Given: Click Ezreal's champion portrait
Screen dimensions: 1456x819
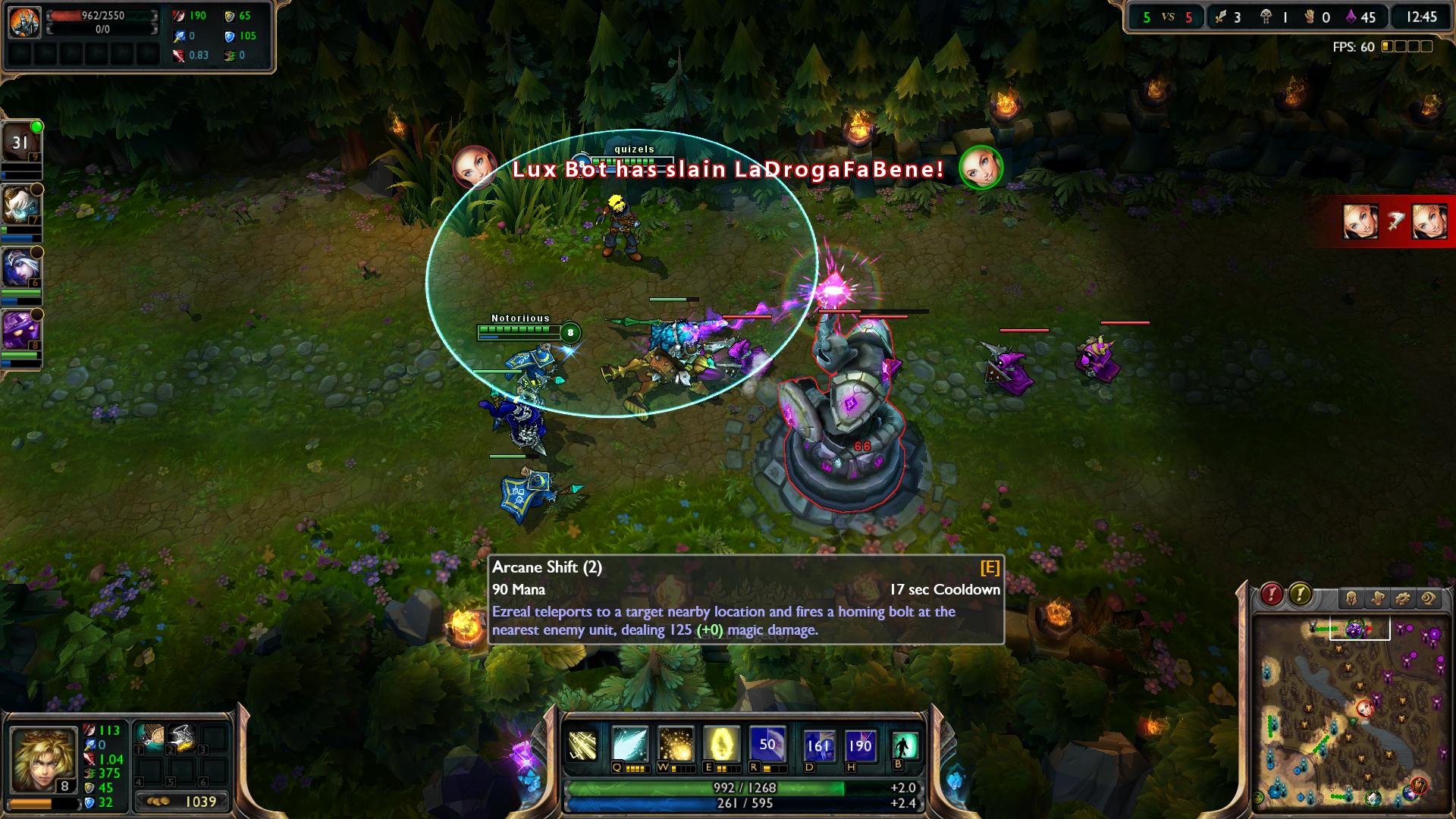Looking at the screenshot, I should [x=42, y=760].
